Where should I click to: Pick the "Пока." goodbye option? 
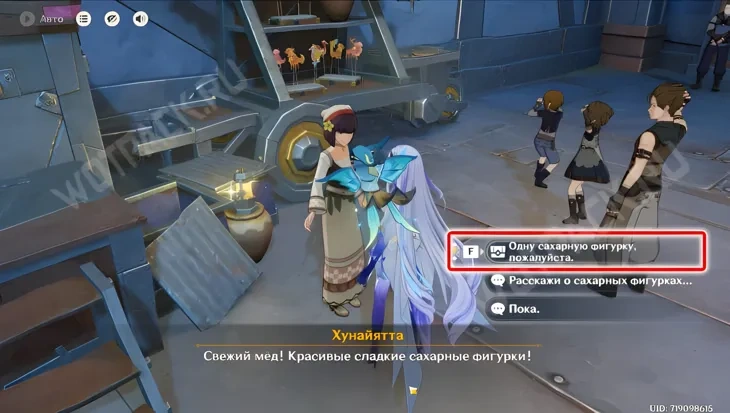(x=525, y=309)
